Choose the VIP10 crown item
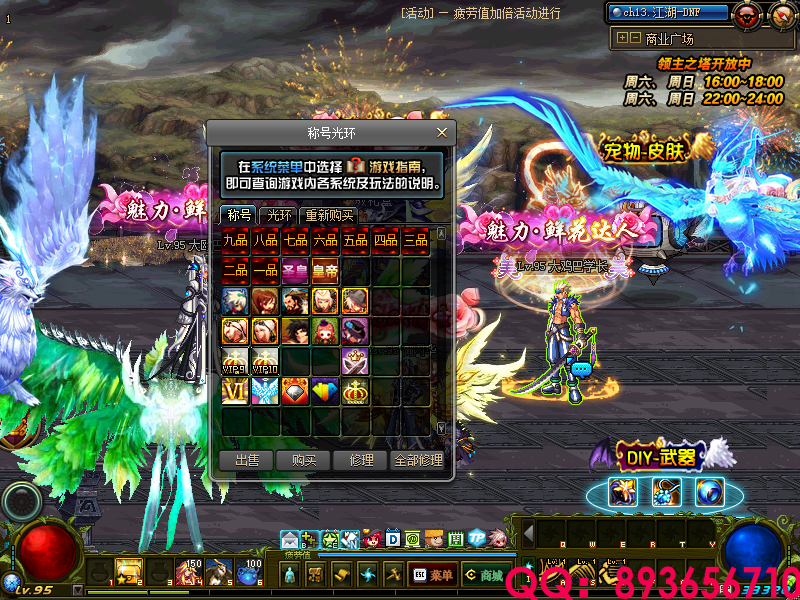This screenshot has height=600, width=800. 266,361
